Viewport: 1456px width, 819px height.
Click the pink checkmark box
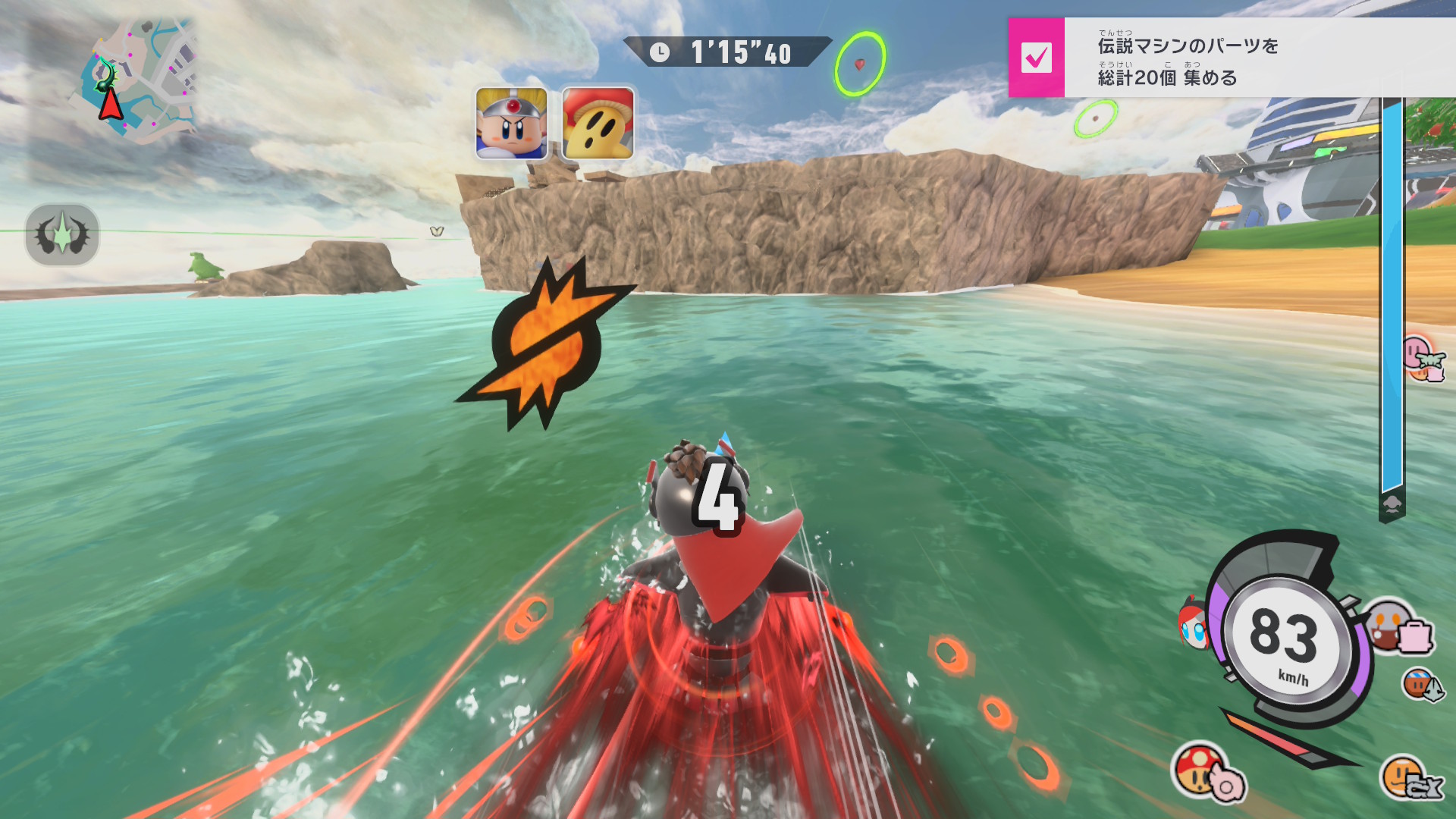pyautogui.click(x=1036, y=58)
